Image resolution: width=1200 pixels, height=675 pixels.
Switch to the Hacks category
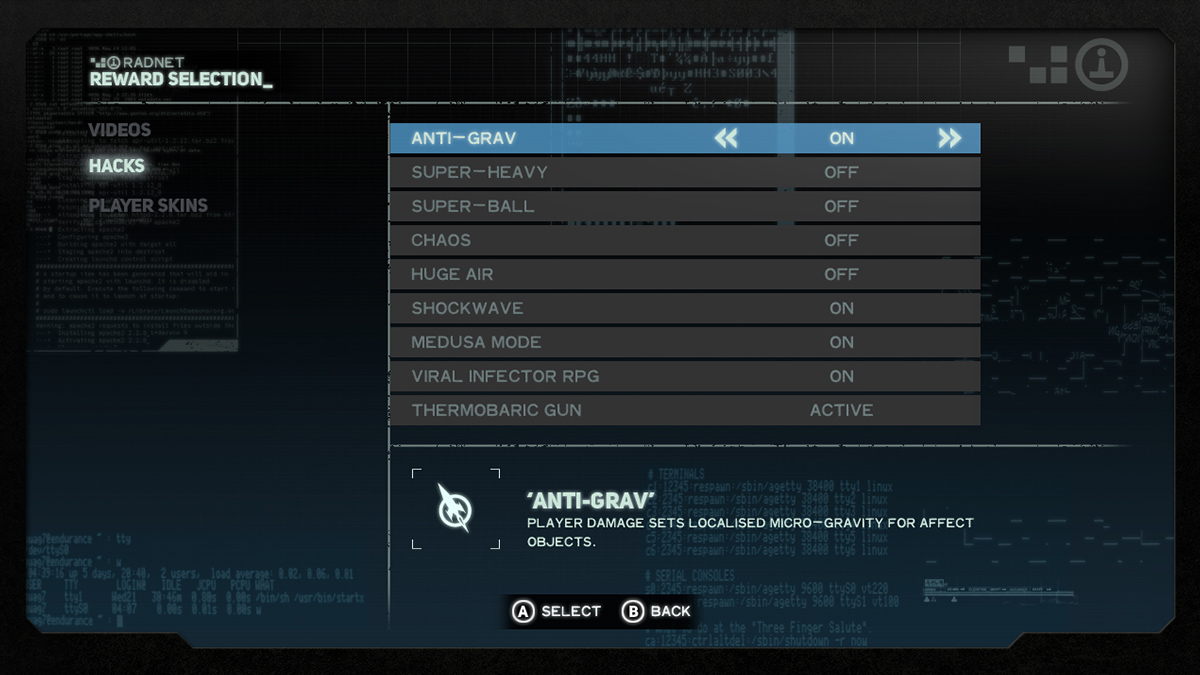(x=117, y=166)
